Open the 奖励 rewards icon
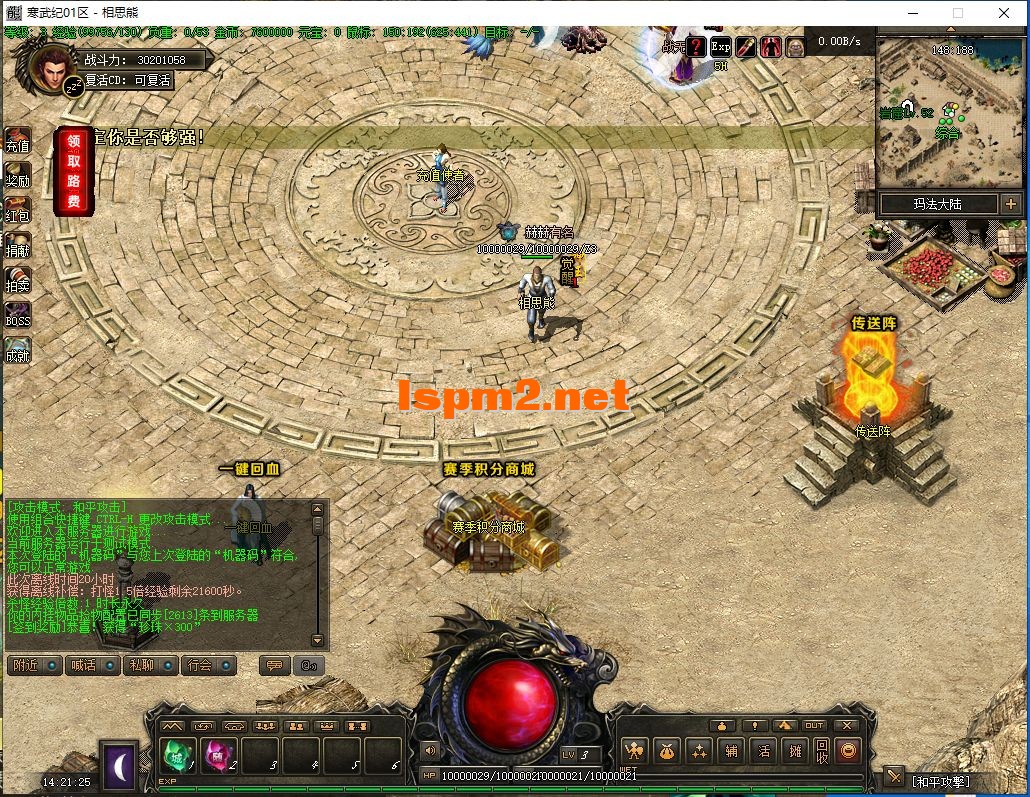Viewport: 1030px width, 797px height. [x=18, y=176]
